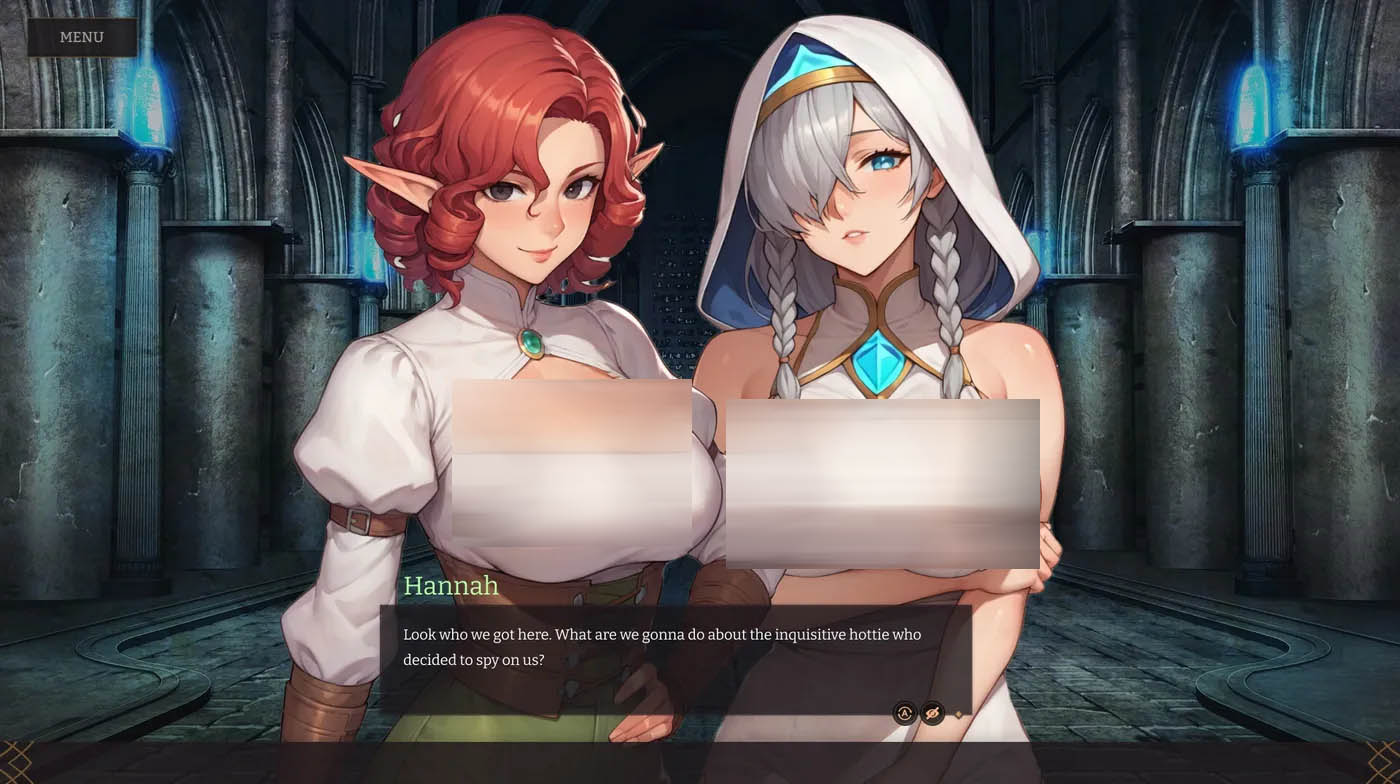Tap the rightmost circle icon below the dialogue
Image resolution: width=1400 pixels, height=784 pixels.
[932, 713]
